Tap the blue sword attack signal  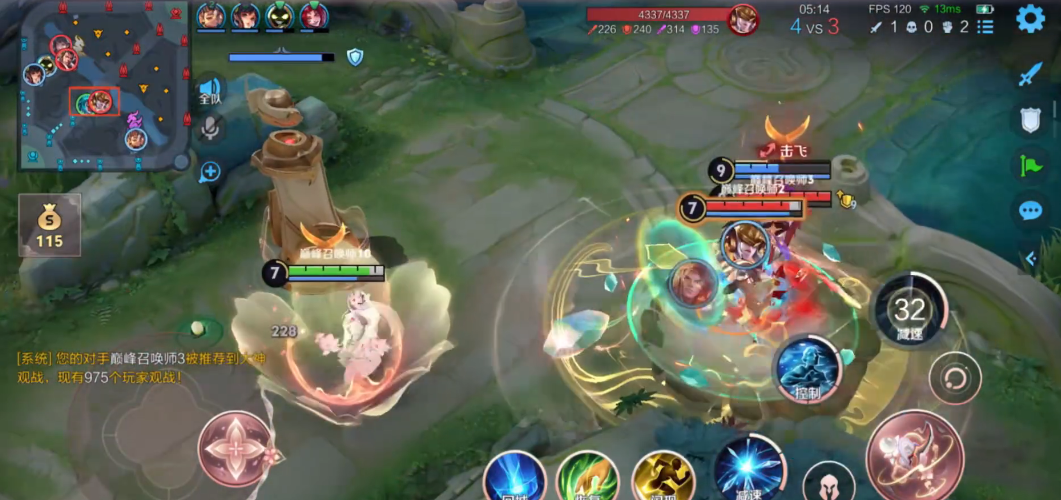(x=1030, y=75)
